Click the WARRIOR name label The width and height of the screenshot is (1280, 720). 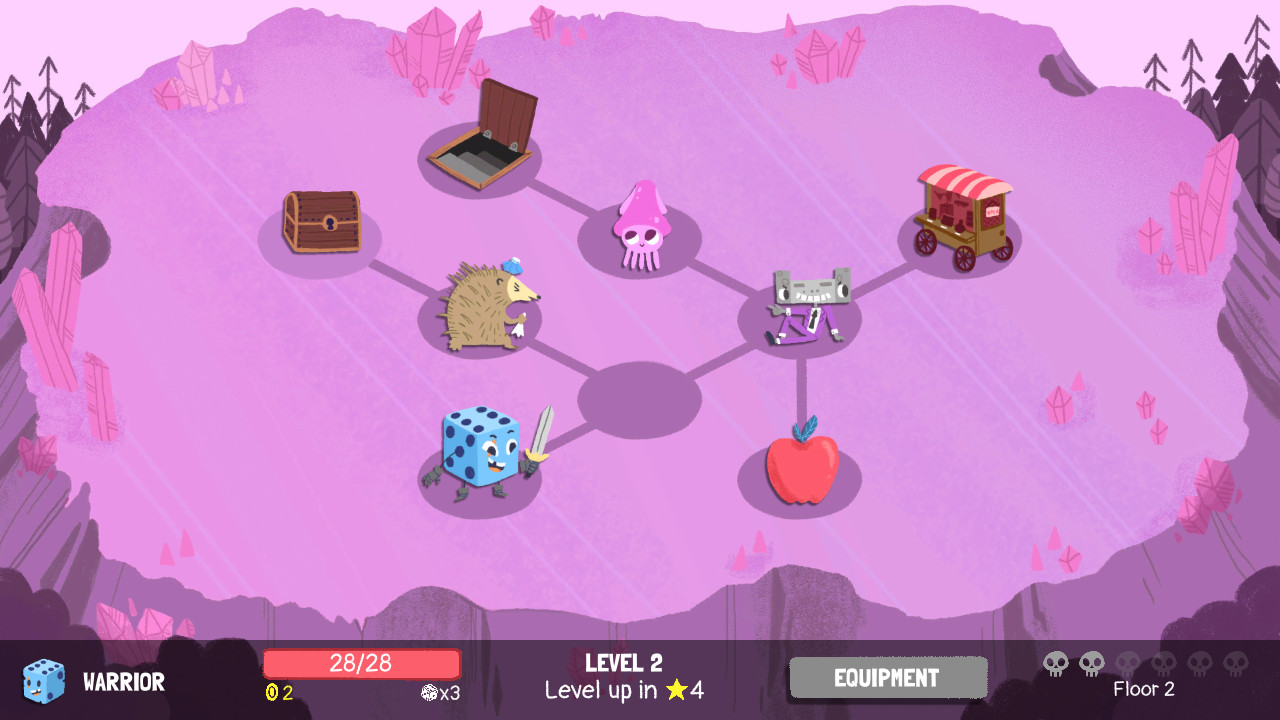click(x=122, y=682)
